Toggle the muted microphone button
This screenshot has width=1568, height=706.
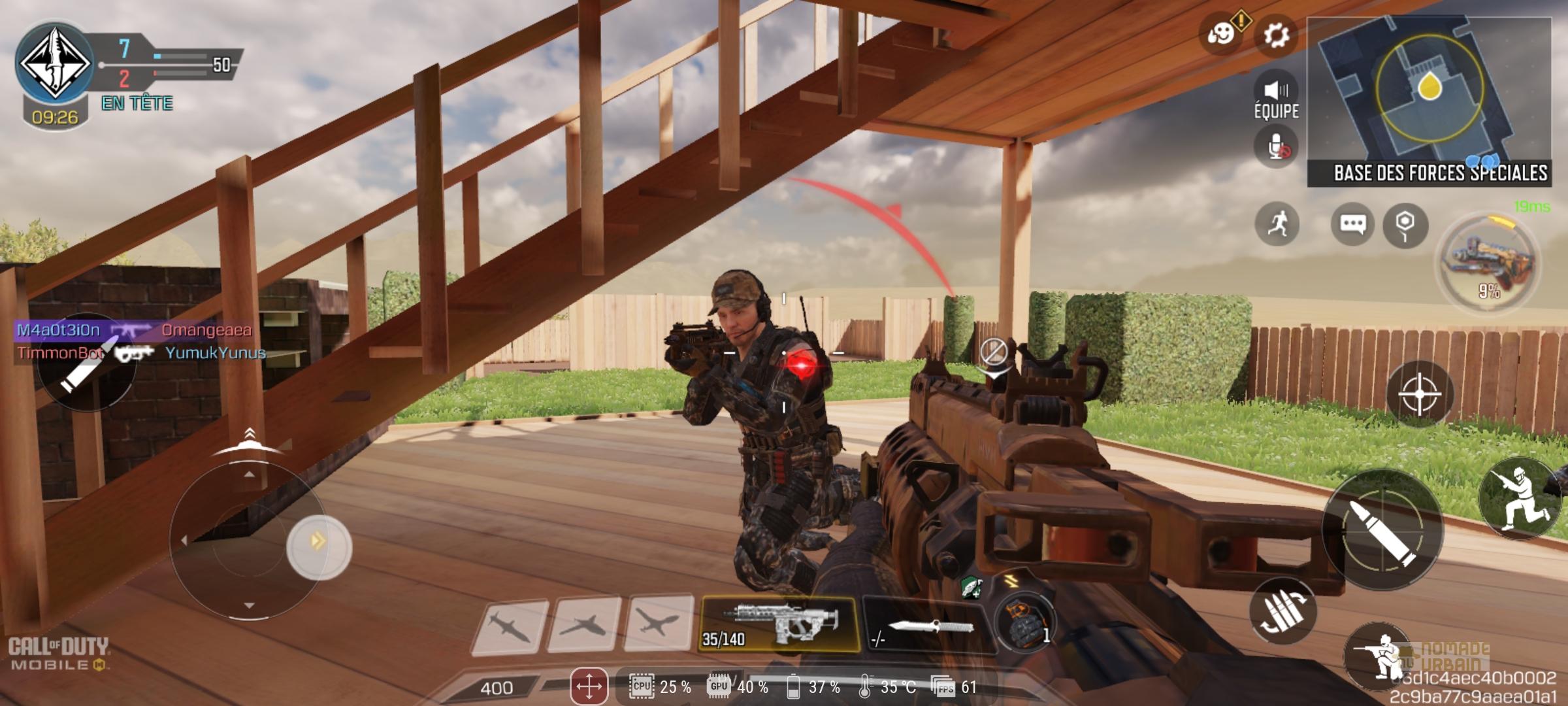click(1276, 148)
